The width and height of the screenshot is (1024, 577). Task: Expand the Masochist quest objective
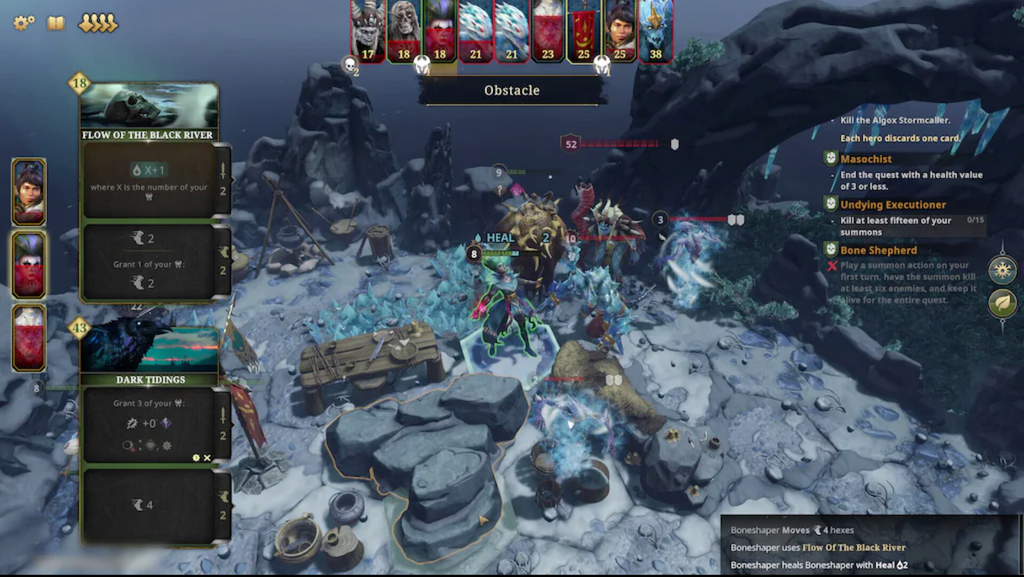pyautogui.click(x=866, y=159)
